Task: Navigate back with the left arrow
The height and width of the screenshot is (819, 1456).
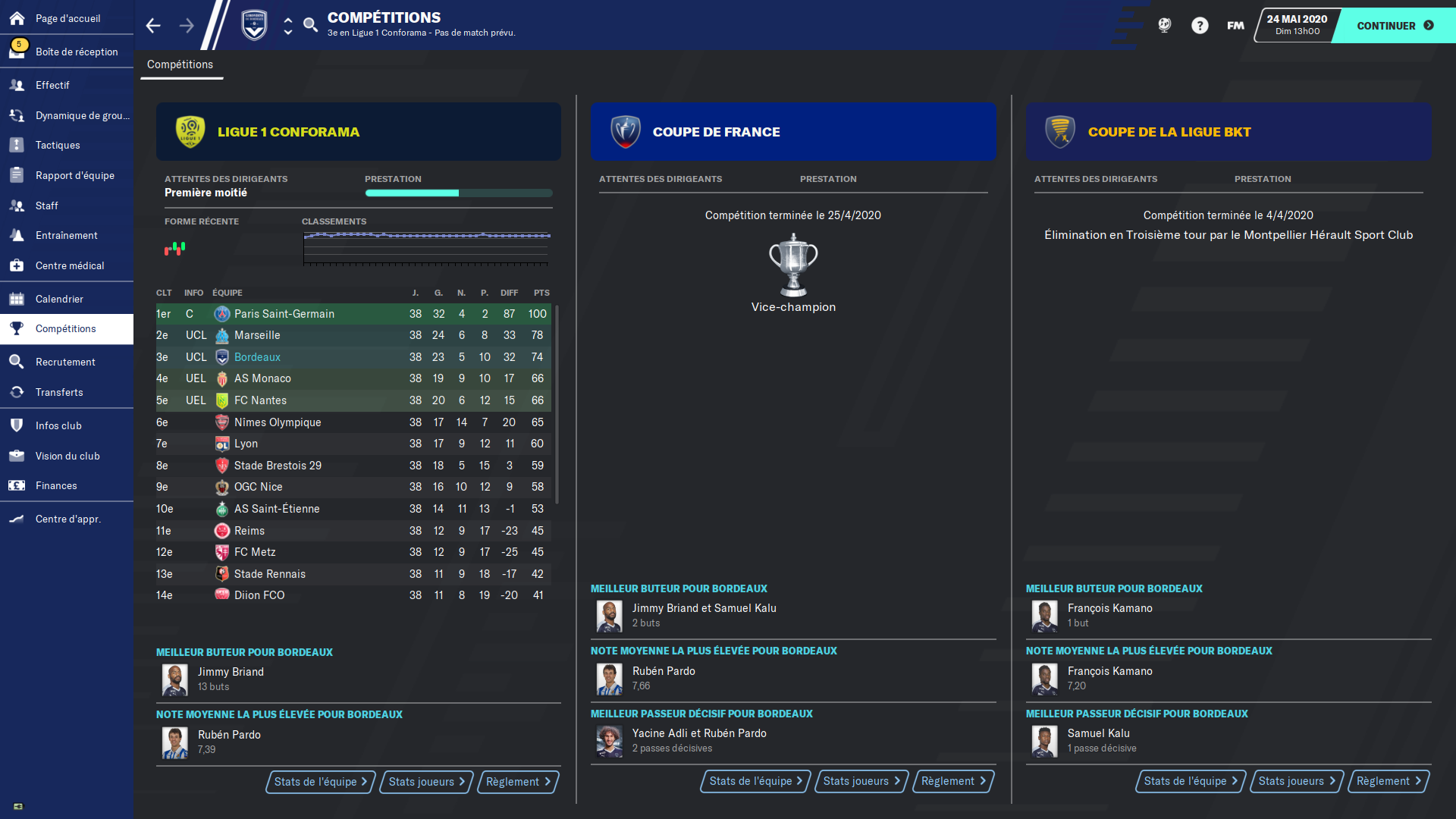Action: [153, 26]
